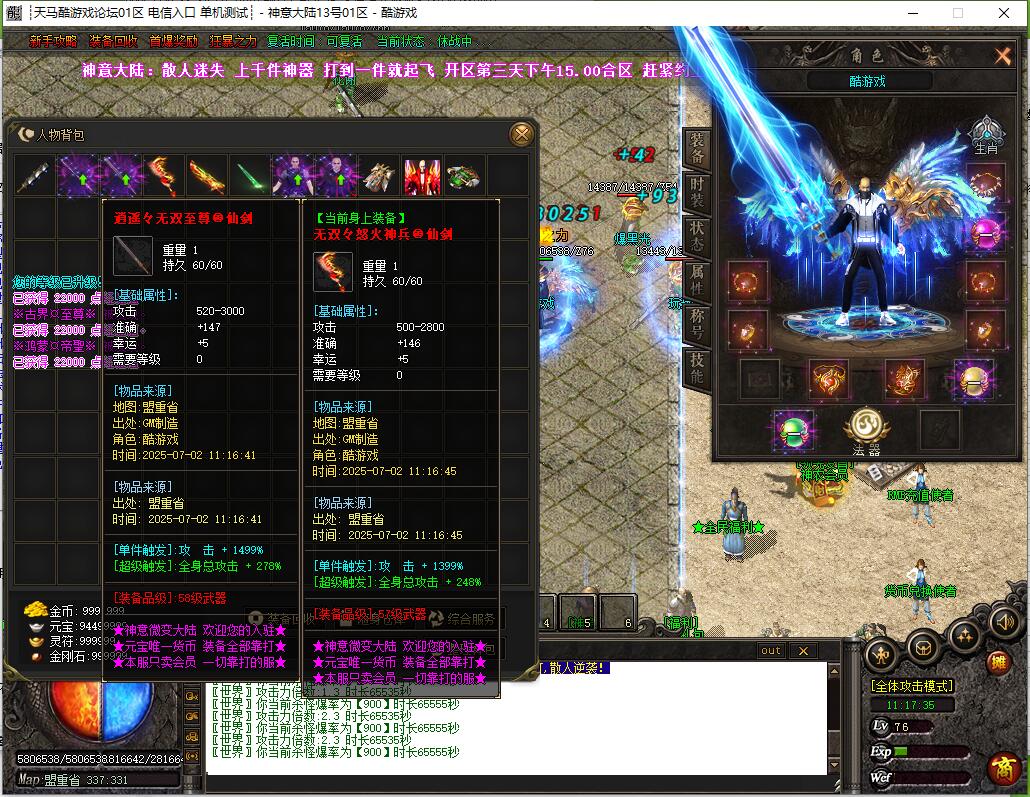Switch to the 技能 skills tab
1030x797 pixels.
(x=697, y=368)
